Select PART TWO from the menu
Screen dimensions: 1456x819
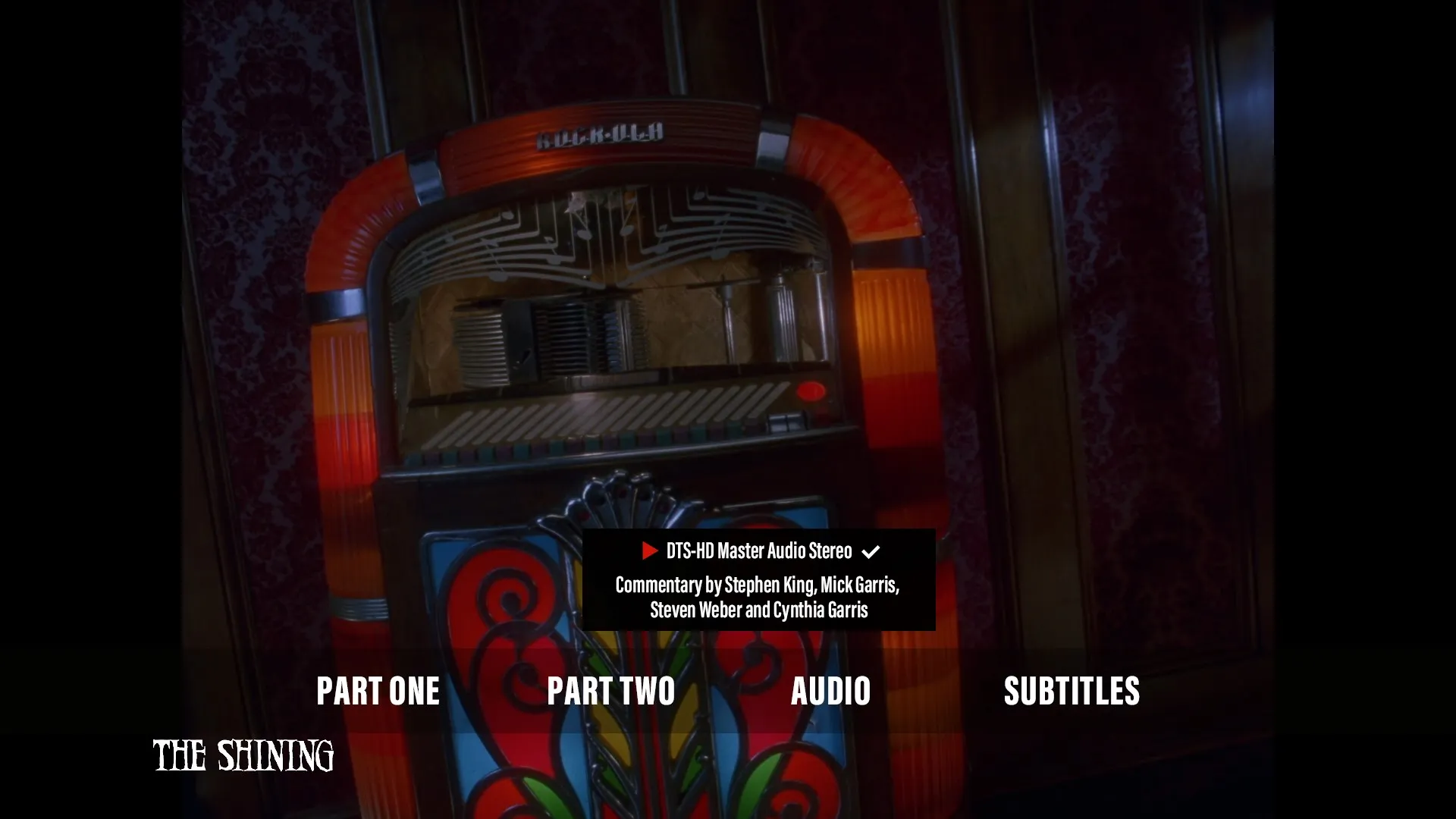pos(611,691)
